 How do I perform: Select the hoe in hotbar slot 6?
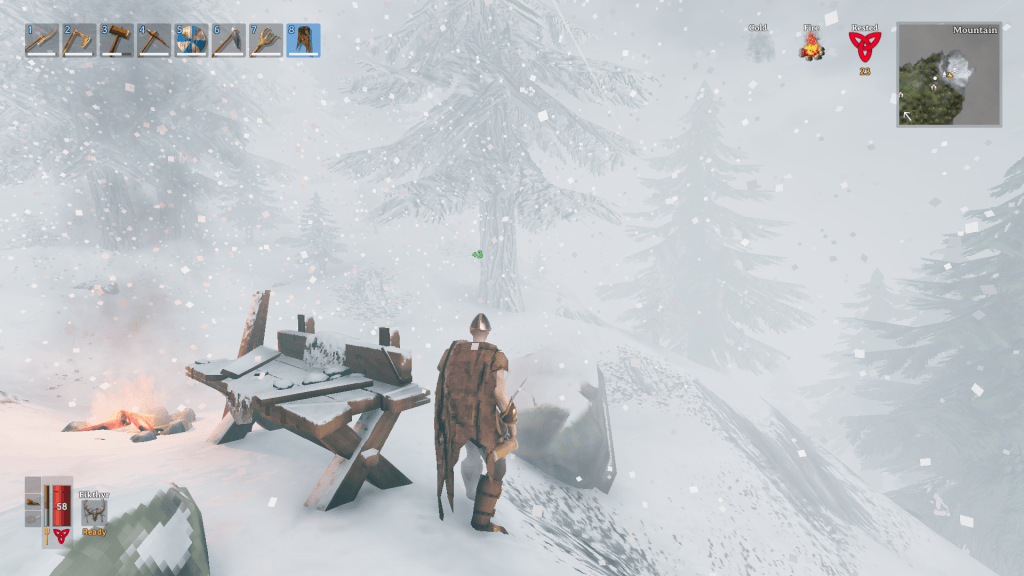pos(229,40)
